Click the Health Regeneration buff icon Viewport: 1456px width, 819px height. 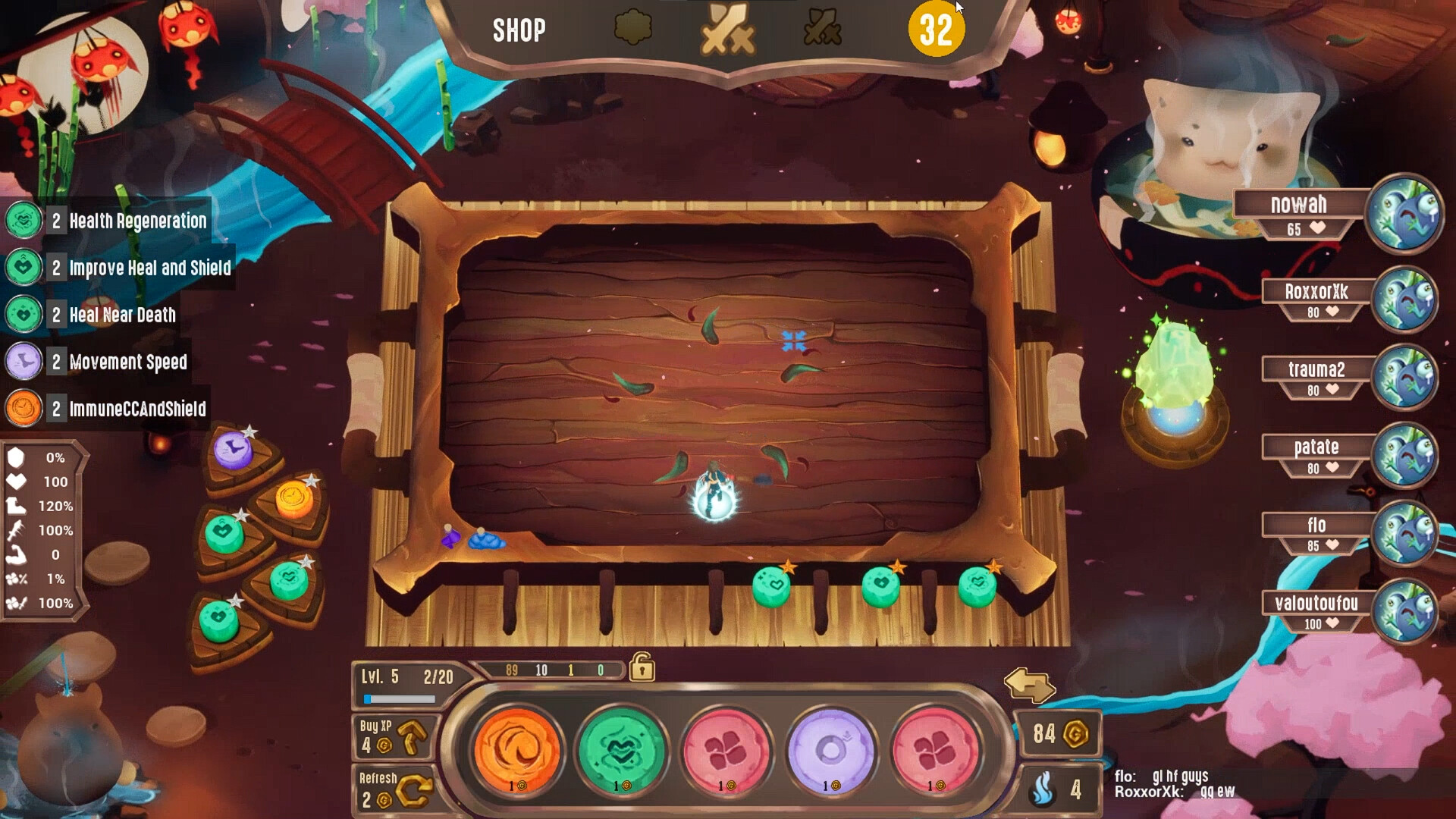pyautogui.click(x=23, y=221)
